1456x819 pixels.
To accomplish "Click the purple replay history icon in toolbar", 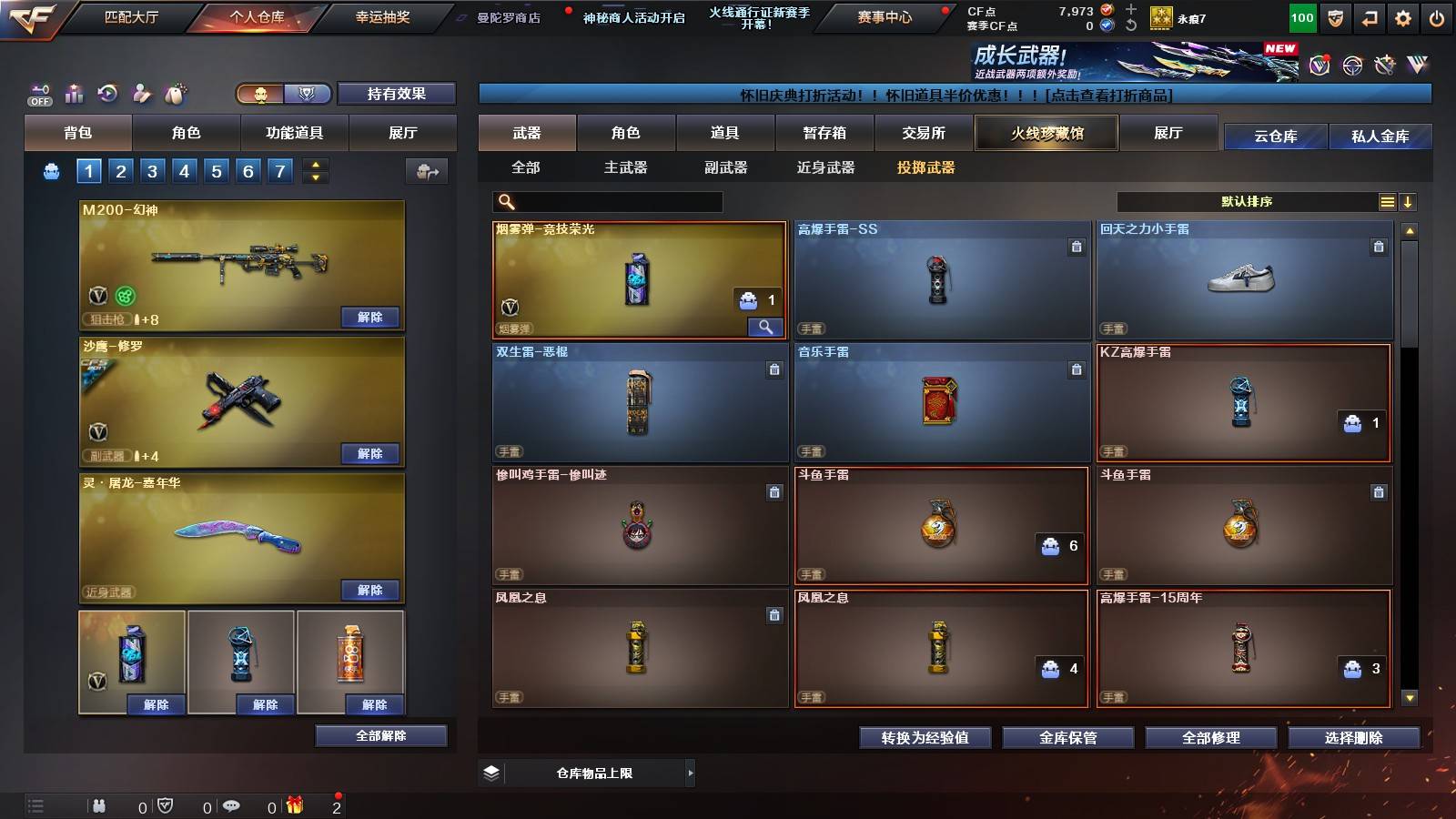I will (x=106, y=94).
